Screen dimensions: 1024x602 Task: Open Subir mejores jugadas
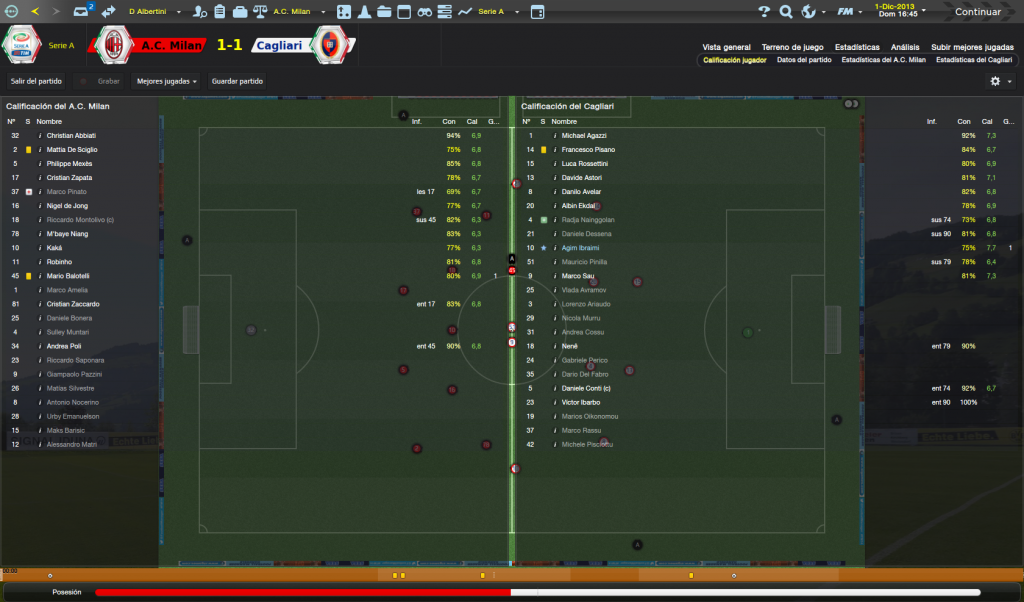tap(972, 47)
